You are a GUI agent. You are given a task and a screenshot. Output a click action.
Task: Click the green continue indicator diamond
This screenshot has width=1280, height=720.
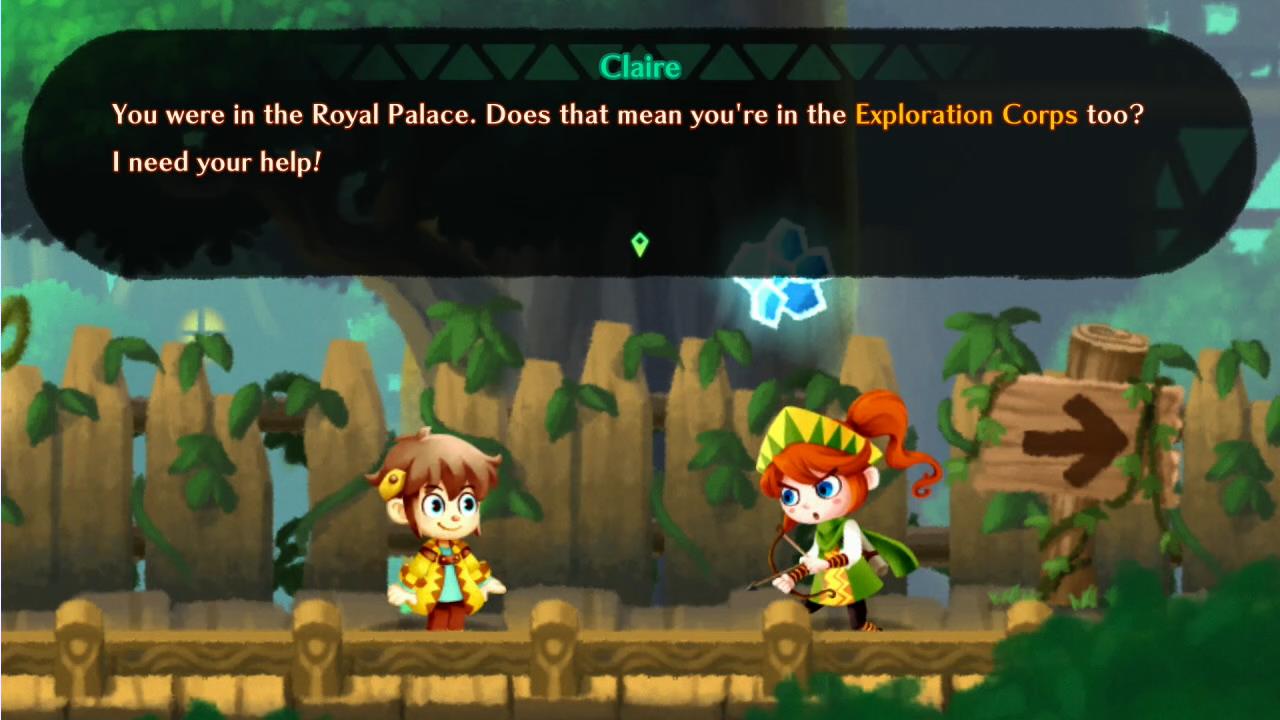(640, 244)
